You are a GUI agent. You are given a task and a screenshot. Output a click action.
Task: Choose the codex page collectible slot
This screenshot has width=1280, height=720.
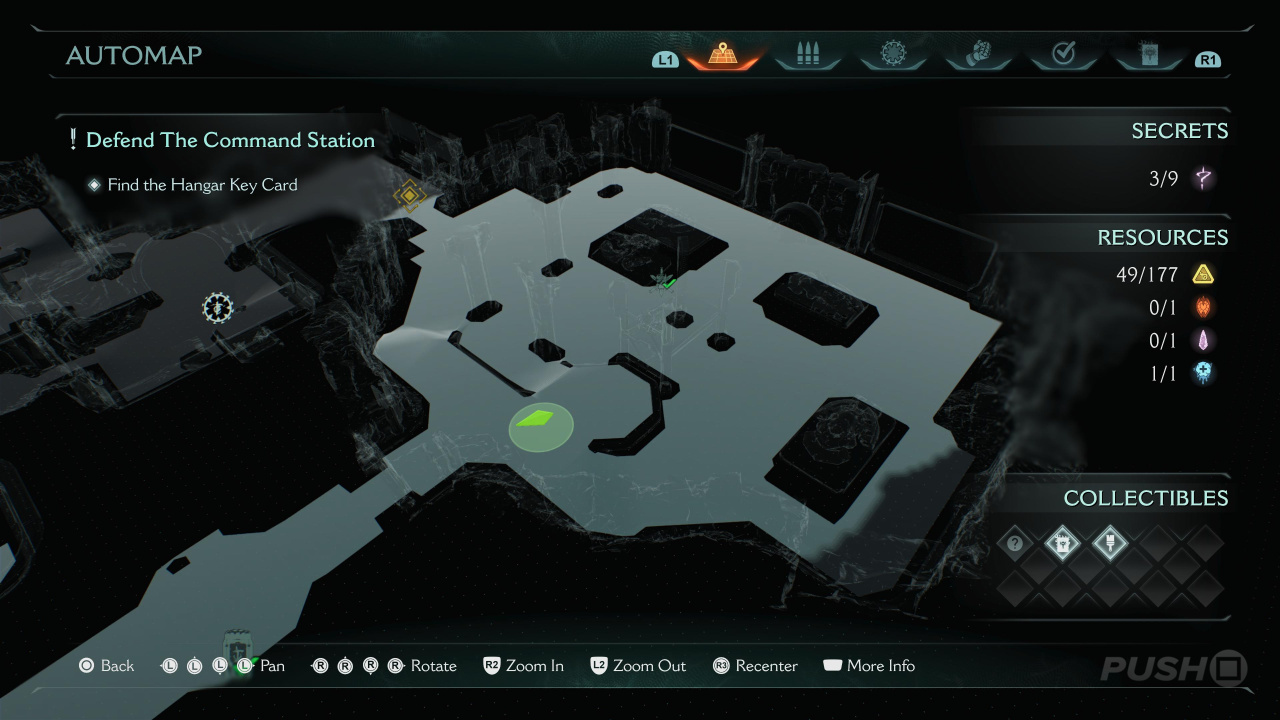[x=1062, y=544]
